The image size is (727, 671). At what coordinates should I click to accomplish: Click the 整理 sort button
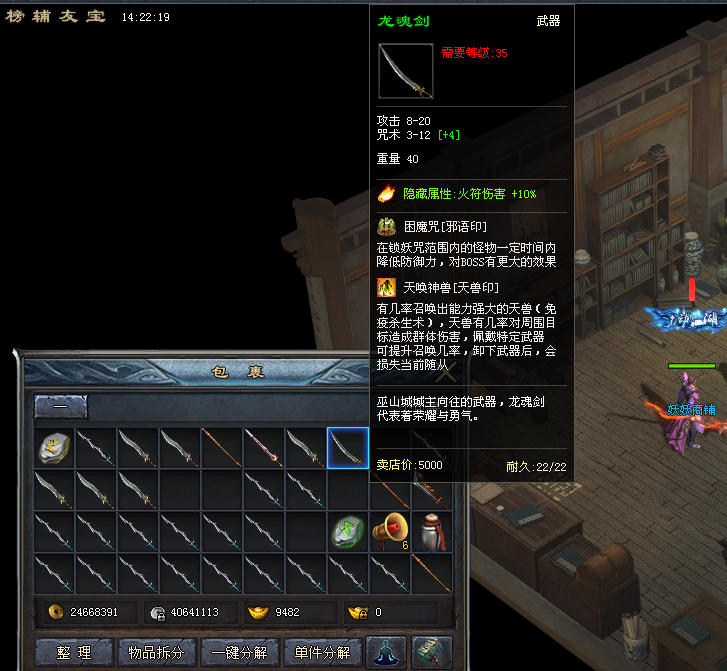[73, 653]
